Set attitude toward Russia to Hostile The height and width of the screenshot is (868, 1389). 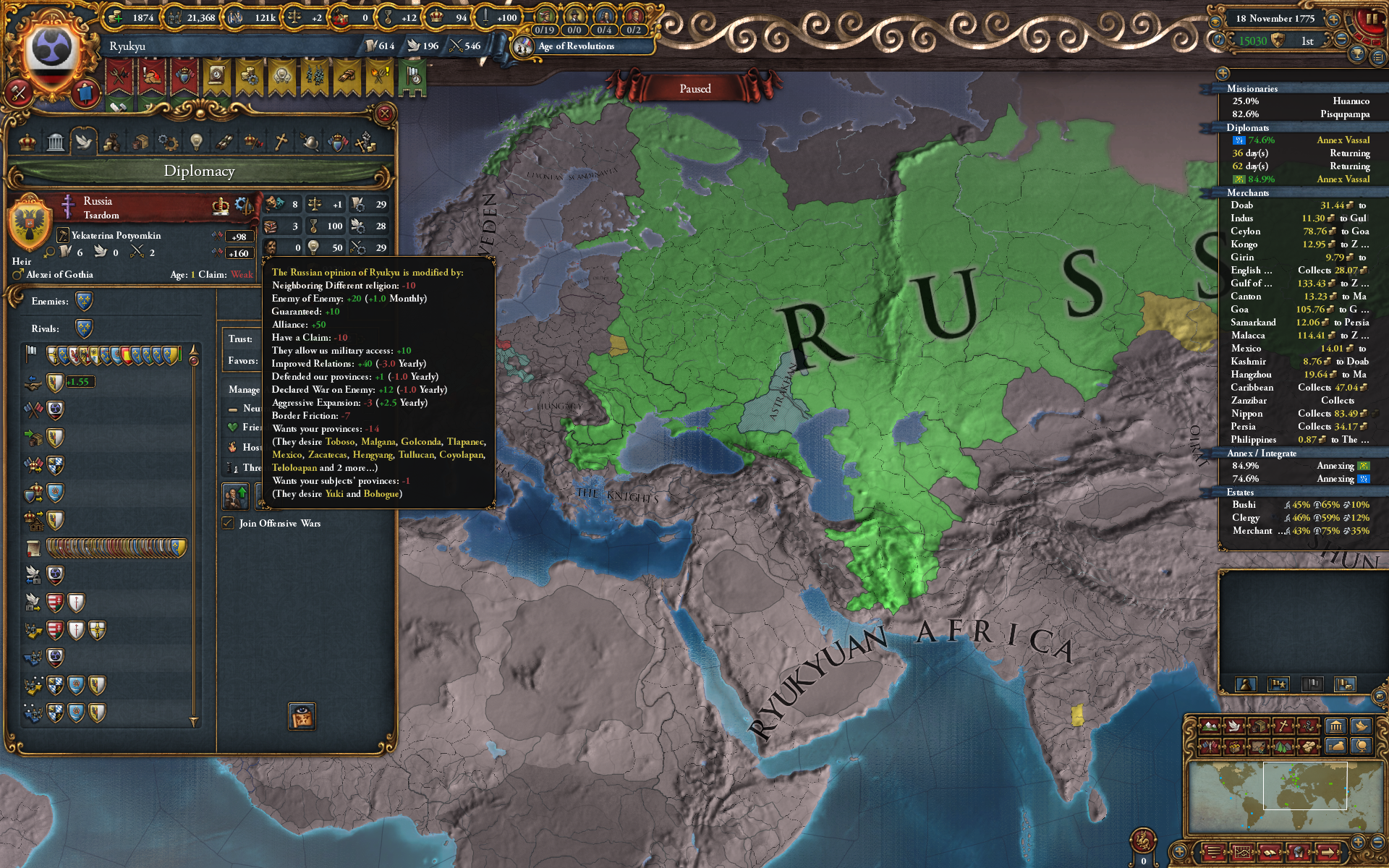pos(246,448)
